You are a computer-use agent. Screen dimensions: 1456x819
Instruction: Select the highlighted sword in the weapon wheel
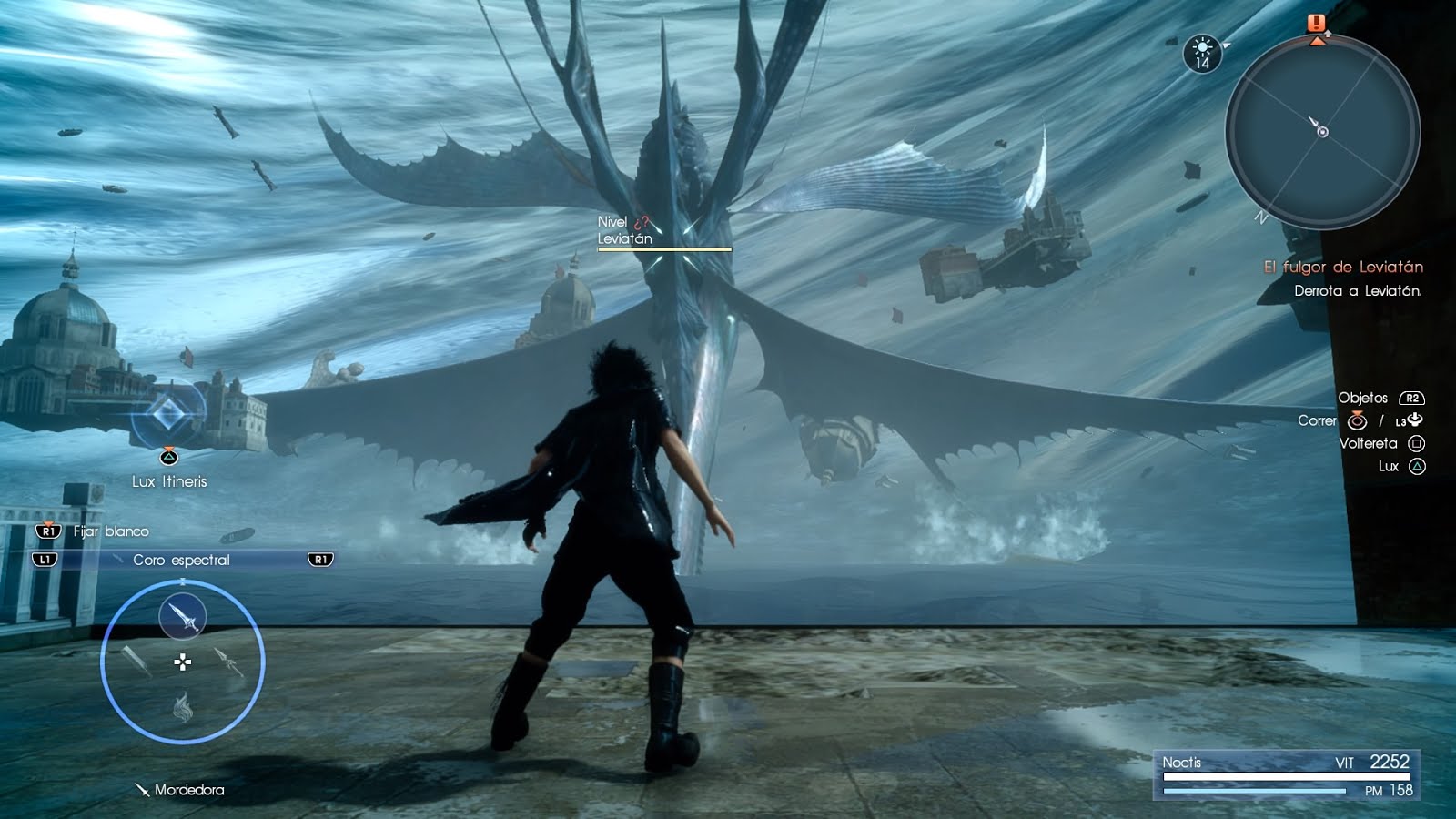click(x=182, y=617)
